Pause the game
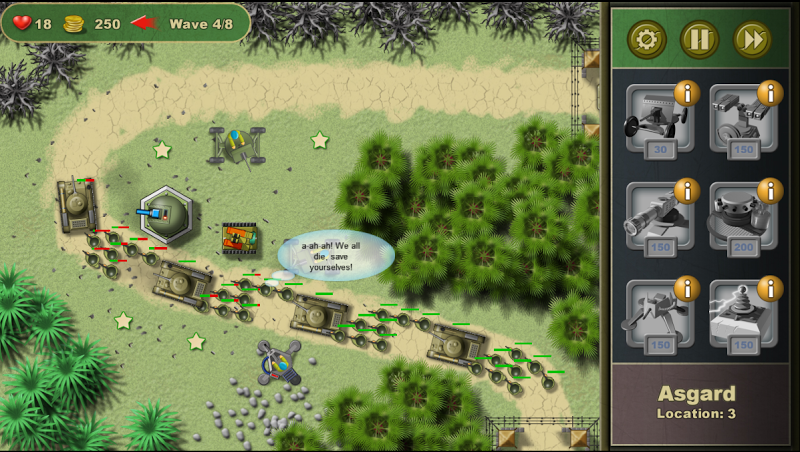800x452 pixels. point(700,40)
